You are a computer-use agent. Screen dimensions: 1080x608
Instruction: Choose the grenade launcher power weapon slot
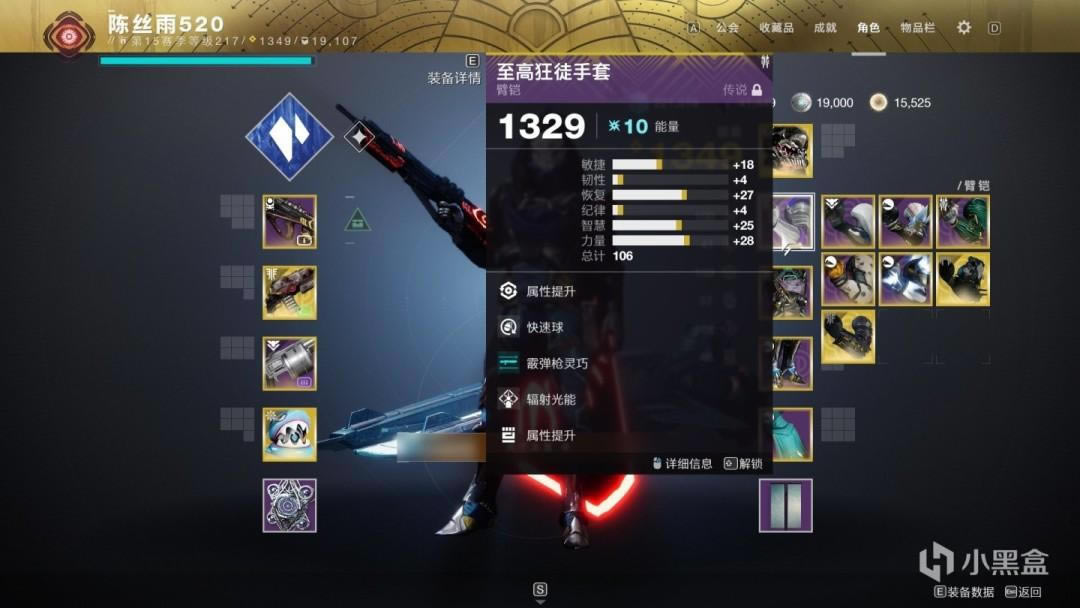point(289,363)
